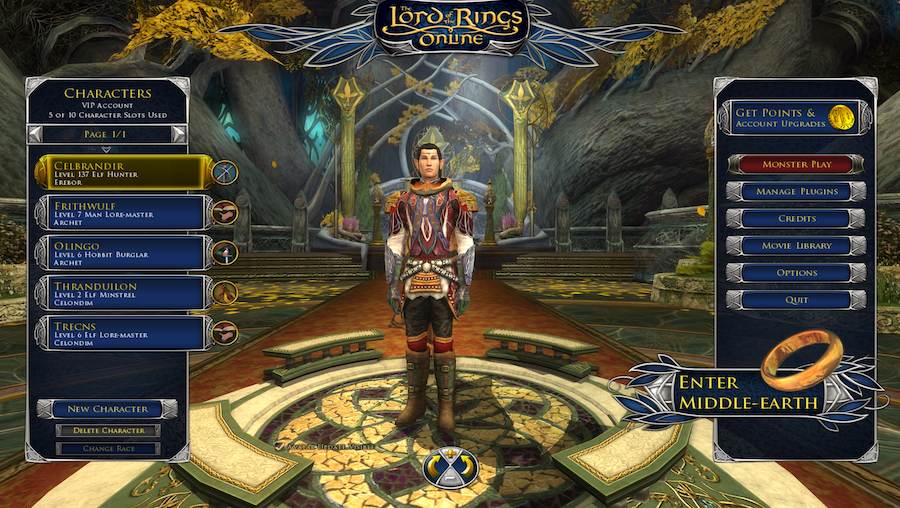
Task: Select the Celbrandir Elf Hunter character
Action: (122, 172)
